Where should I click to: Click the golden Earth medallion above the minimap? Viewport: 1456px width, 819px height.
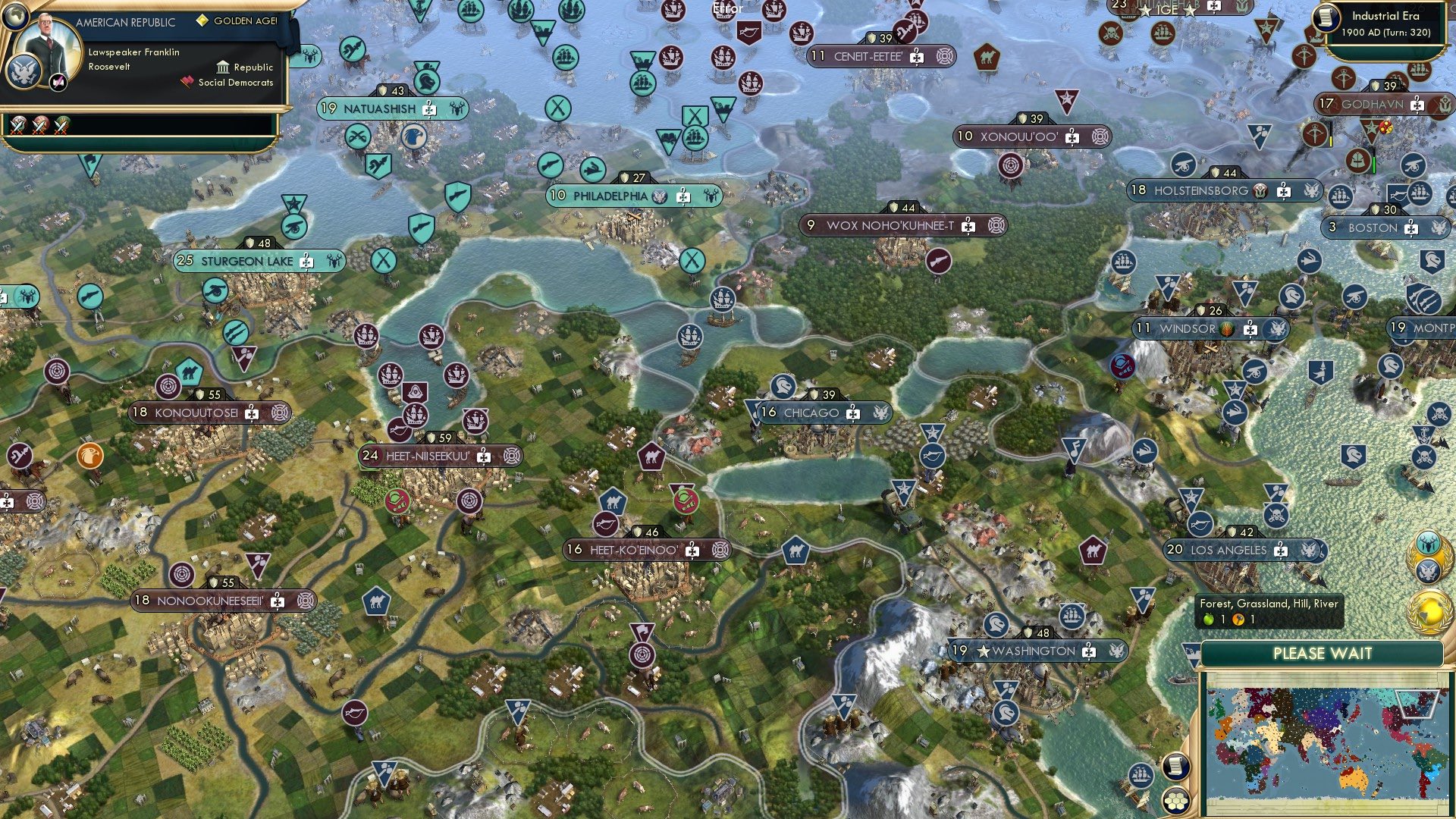1429,613
